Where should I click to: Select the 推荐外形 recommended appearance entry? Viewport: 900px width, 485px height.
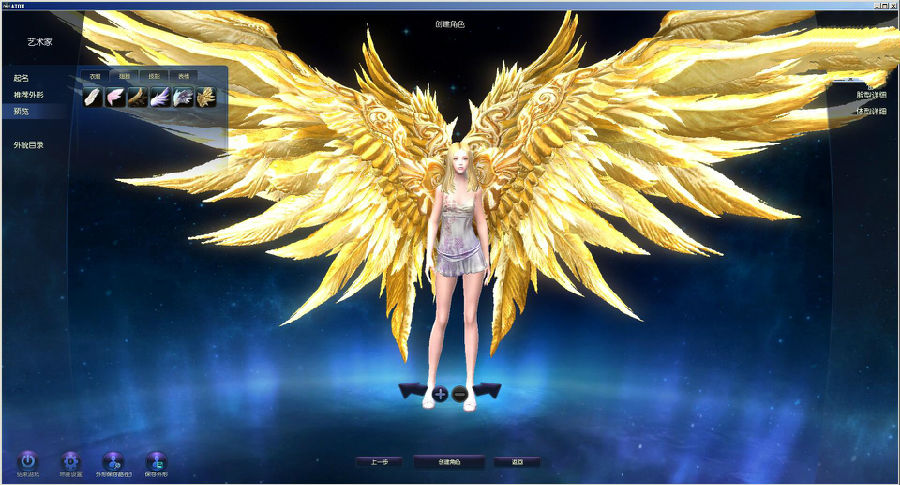tap(29, 94)
